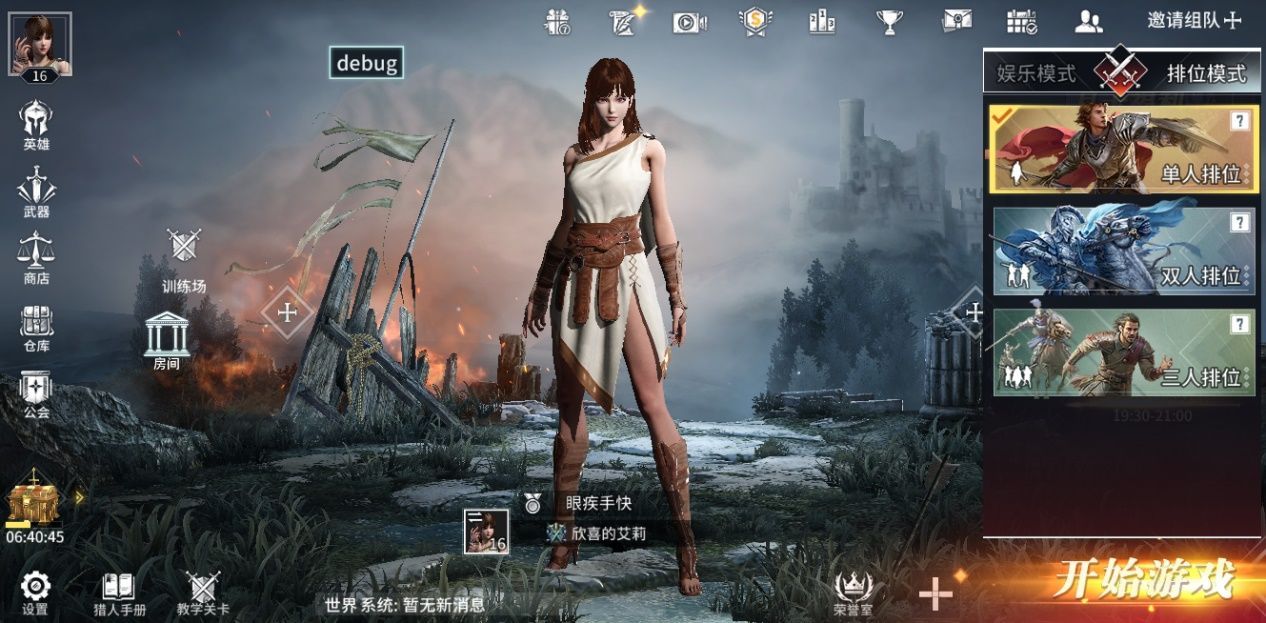The height and width of the screenshot is (623, 1266).
Task: Enter the 训练场 training ground
Action: point(184,261)
